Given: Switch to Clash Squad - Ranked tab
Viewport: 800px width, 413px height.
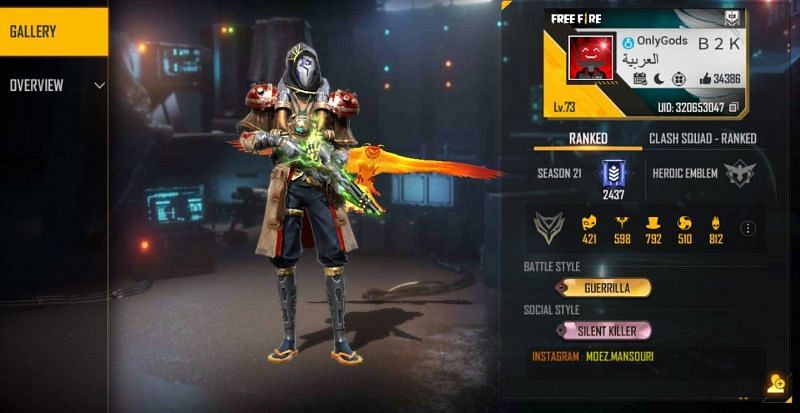Looking at the screenshot, I should (x=702, y=138).
